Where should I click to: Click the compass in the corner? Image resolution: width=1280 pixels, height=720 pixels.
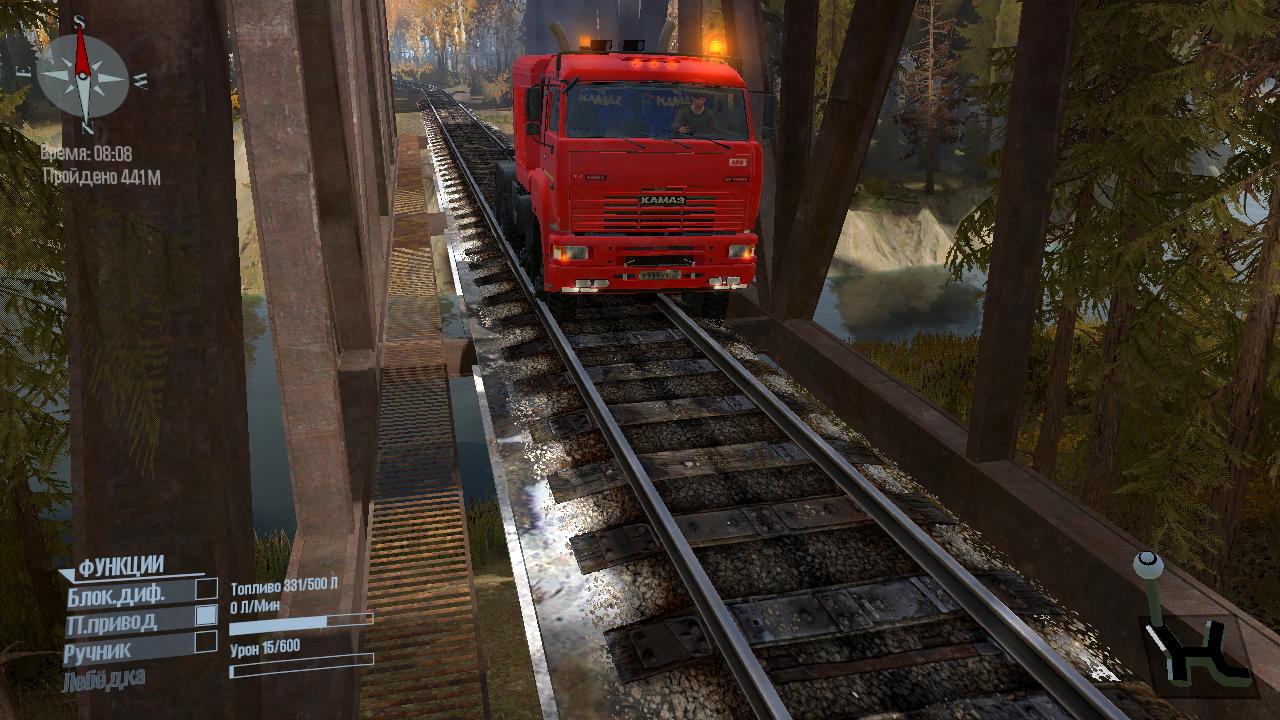tap(83, 76)
